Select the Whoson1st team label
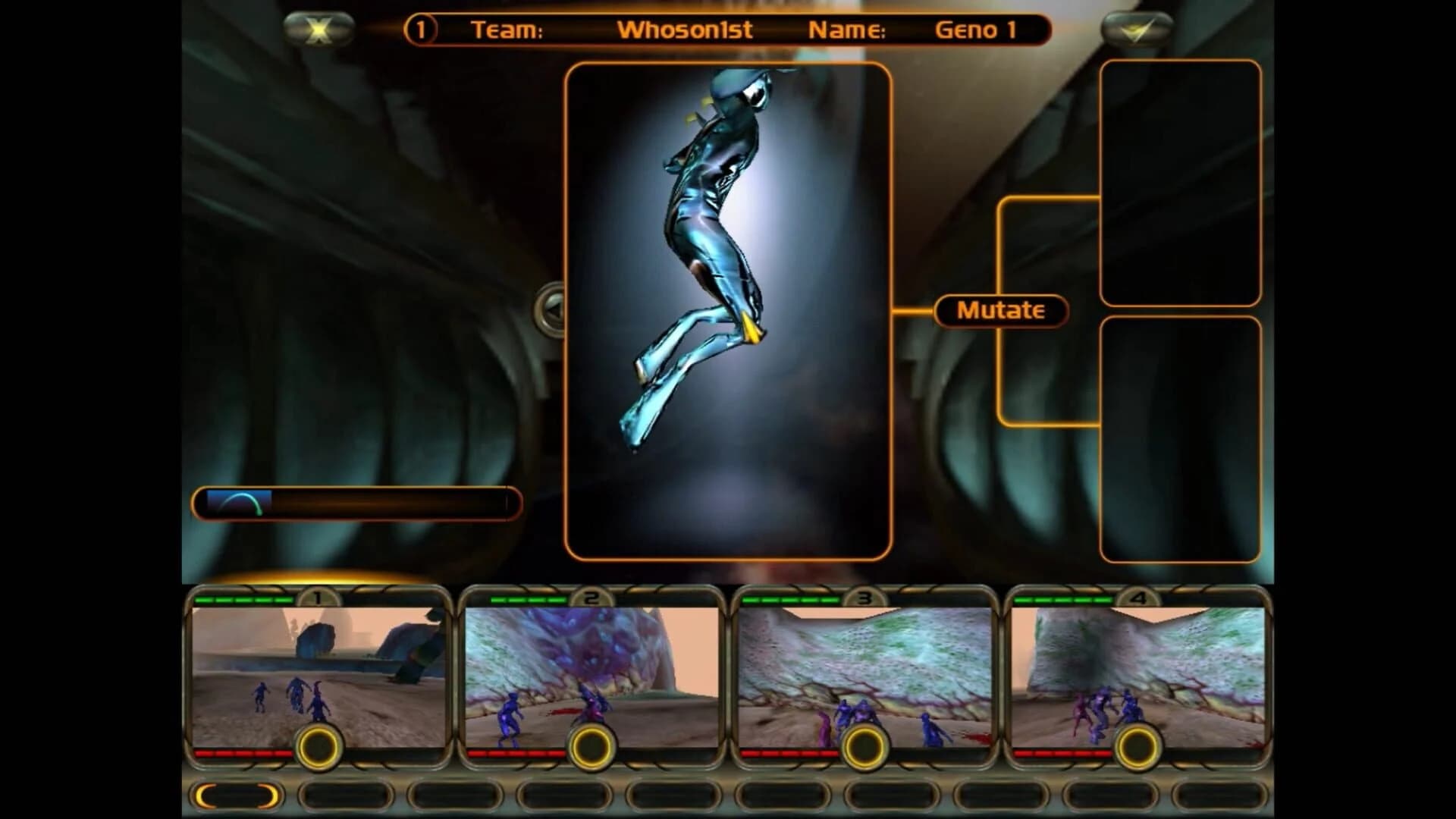Screen dimensions: 1456x819 685,31
